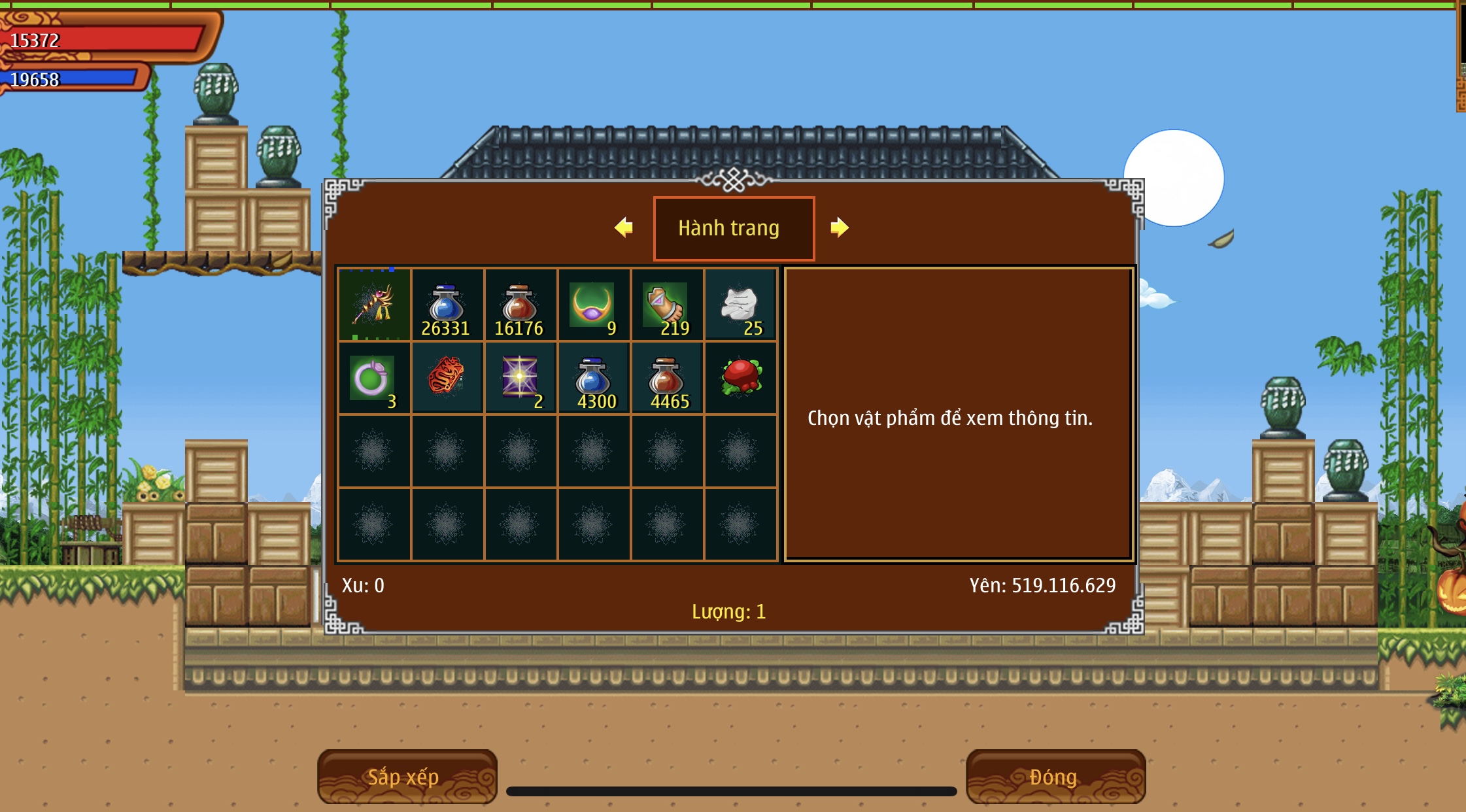Select the gold necklace with 9 count
This screenshot has width=1466, height=812.
[594, 305]
